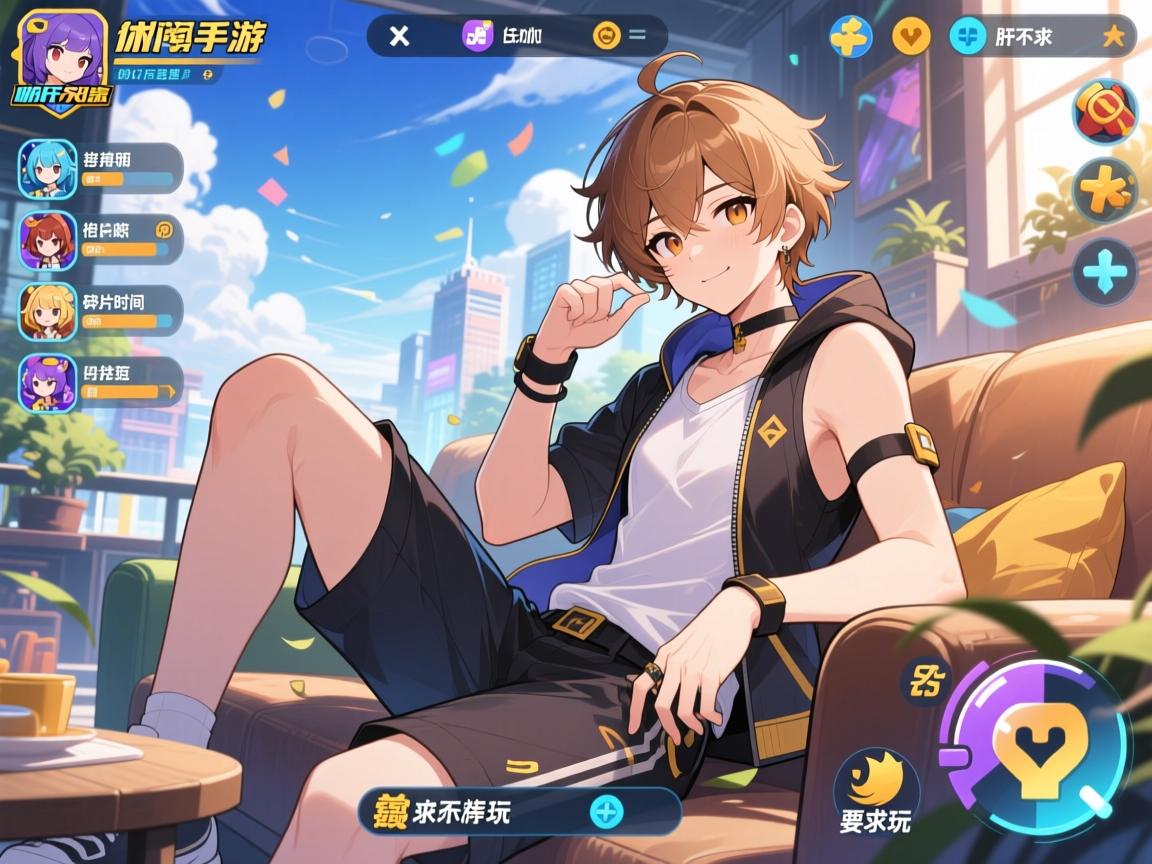Viewport: 1152px width, 864px height.
Task: Open the orange heart coin icon
Action: tap(911, 37)
